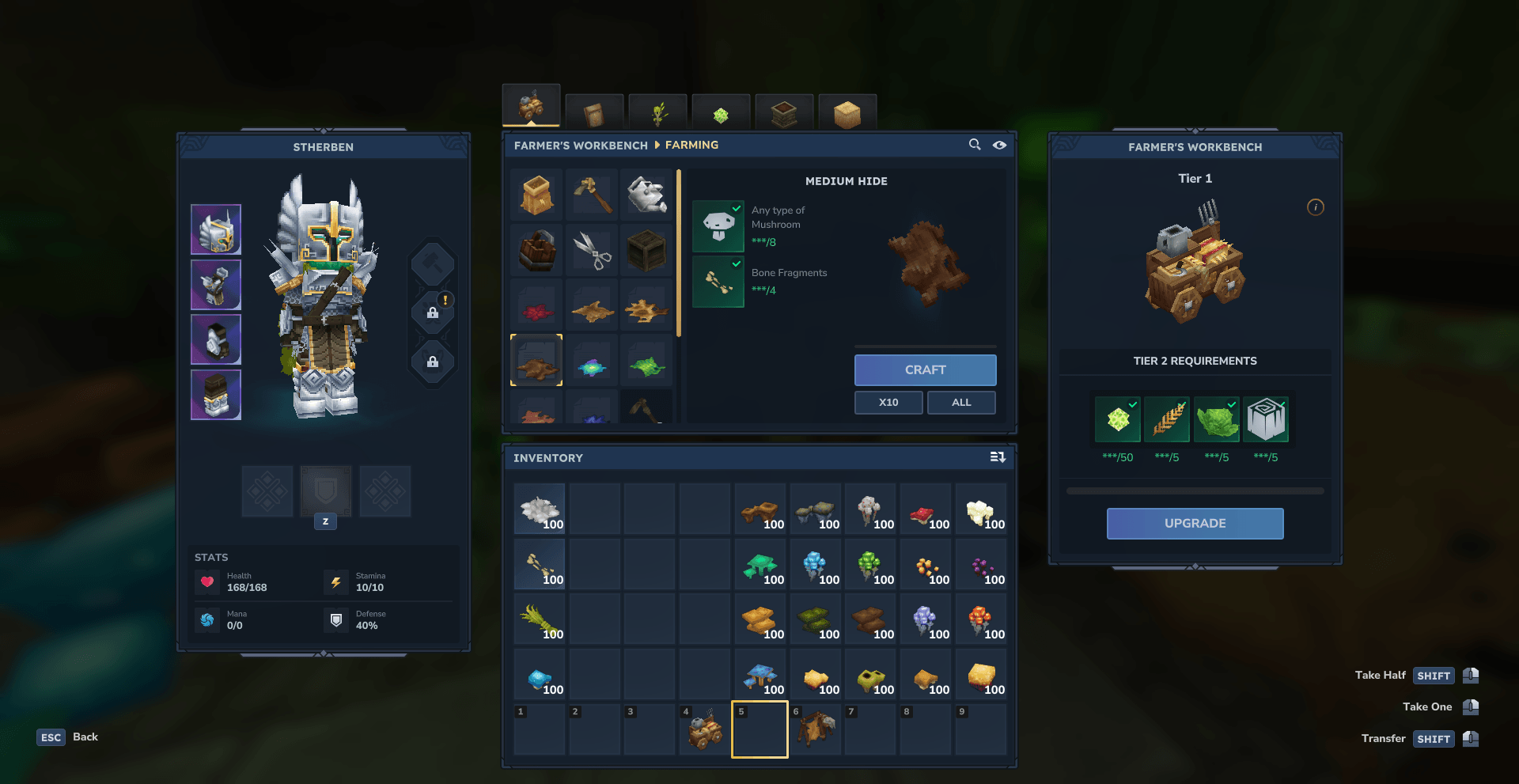Screen dimensions: 1519x784
Task: Select the workbench cart in hotbar
Action: pos(704,729)
